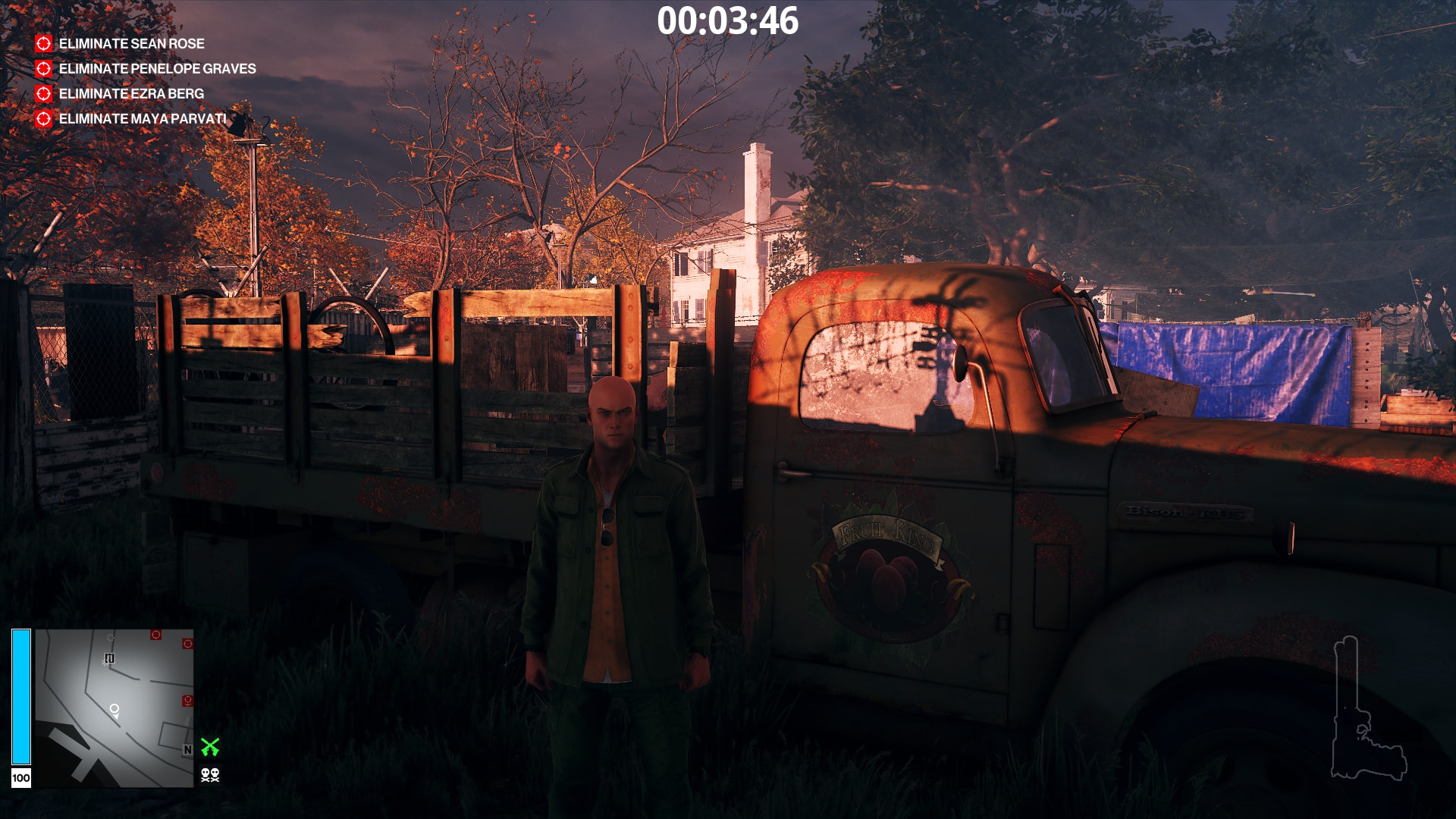Select the Eliminate Sean Rose objective
1456x819 pixels.
pos(131,44)
